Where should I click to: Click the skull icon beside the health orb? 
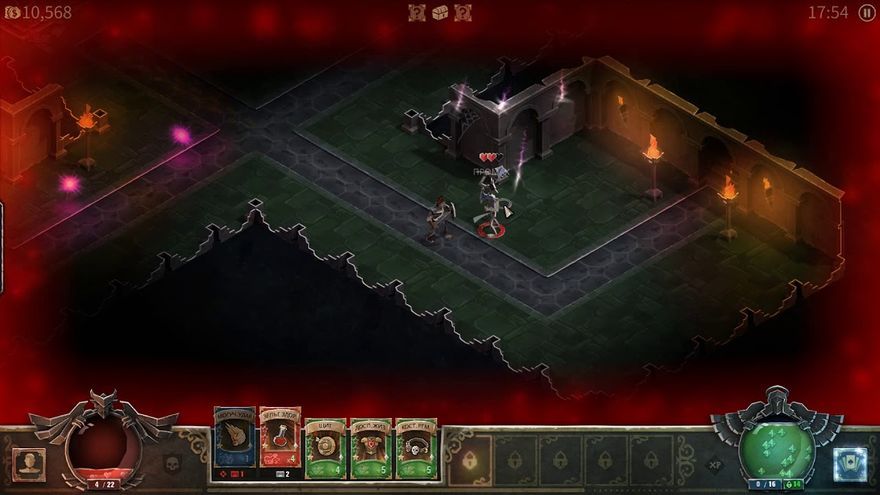pyautogui.click(x=171, y=464)
